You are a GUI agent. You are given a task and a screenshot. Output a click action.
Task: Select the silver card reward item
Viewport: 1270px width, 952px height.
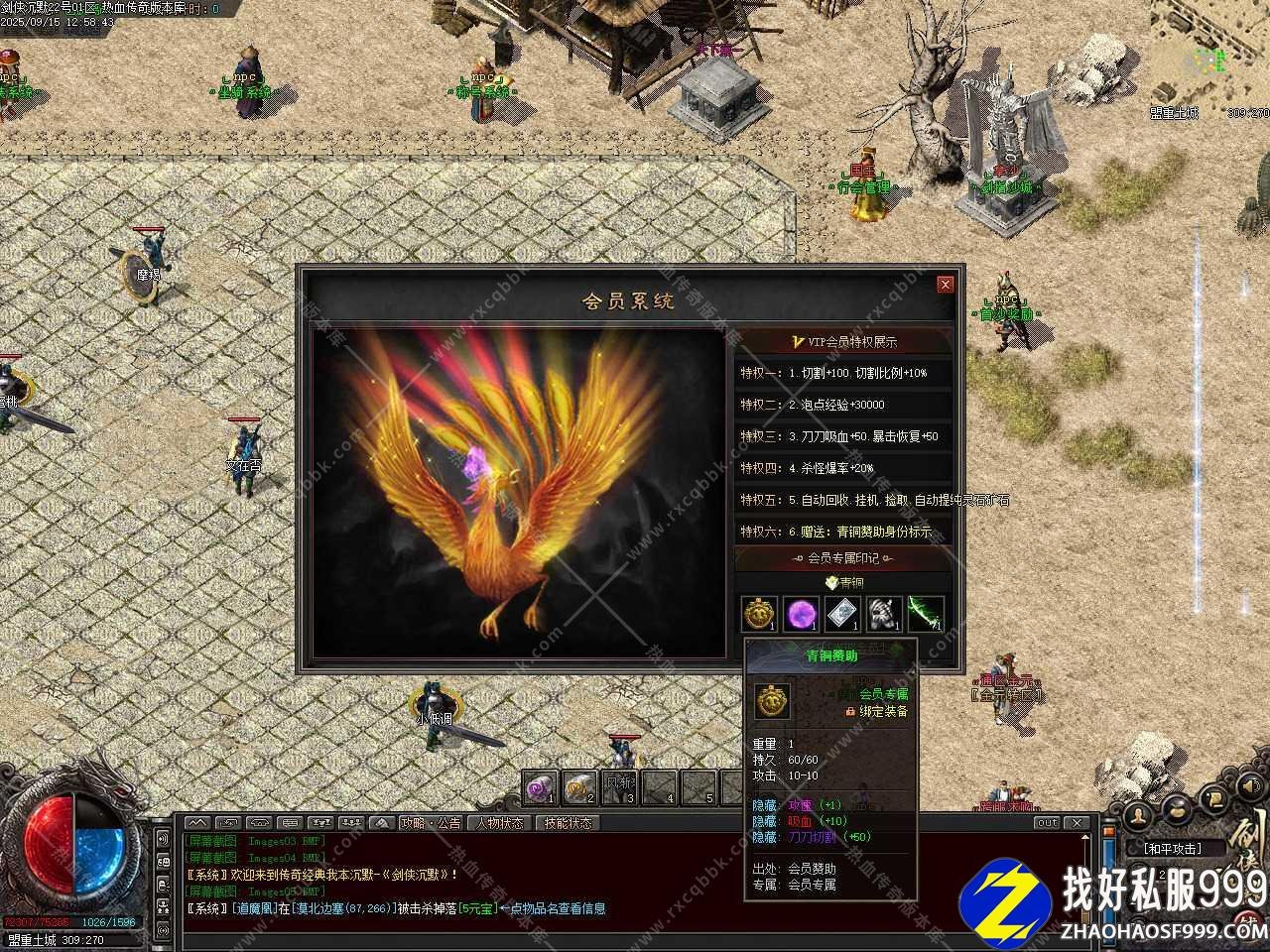[x=842, y=614]
